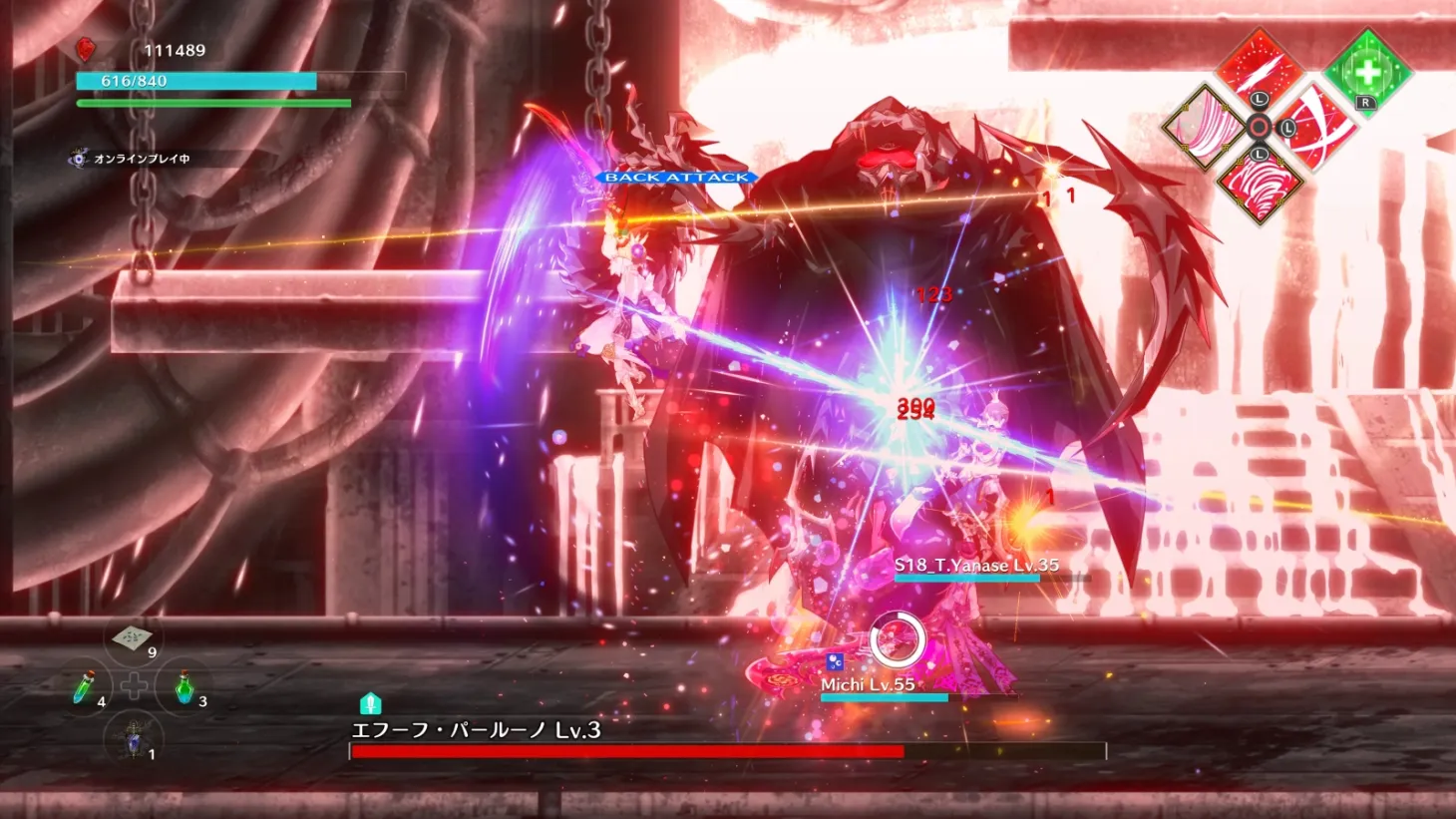Expand the d-pad plus selector in the item wheel
Viewport: 1456px width, 819px height.
[135, 684]
